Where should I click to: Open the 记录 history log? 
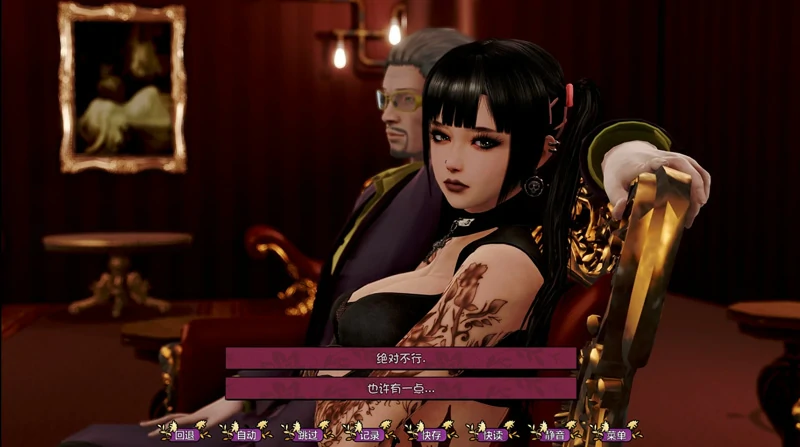[369, 434]
